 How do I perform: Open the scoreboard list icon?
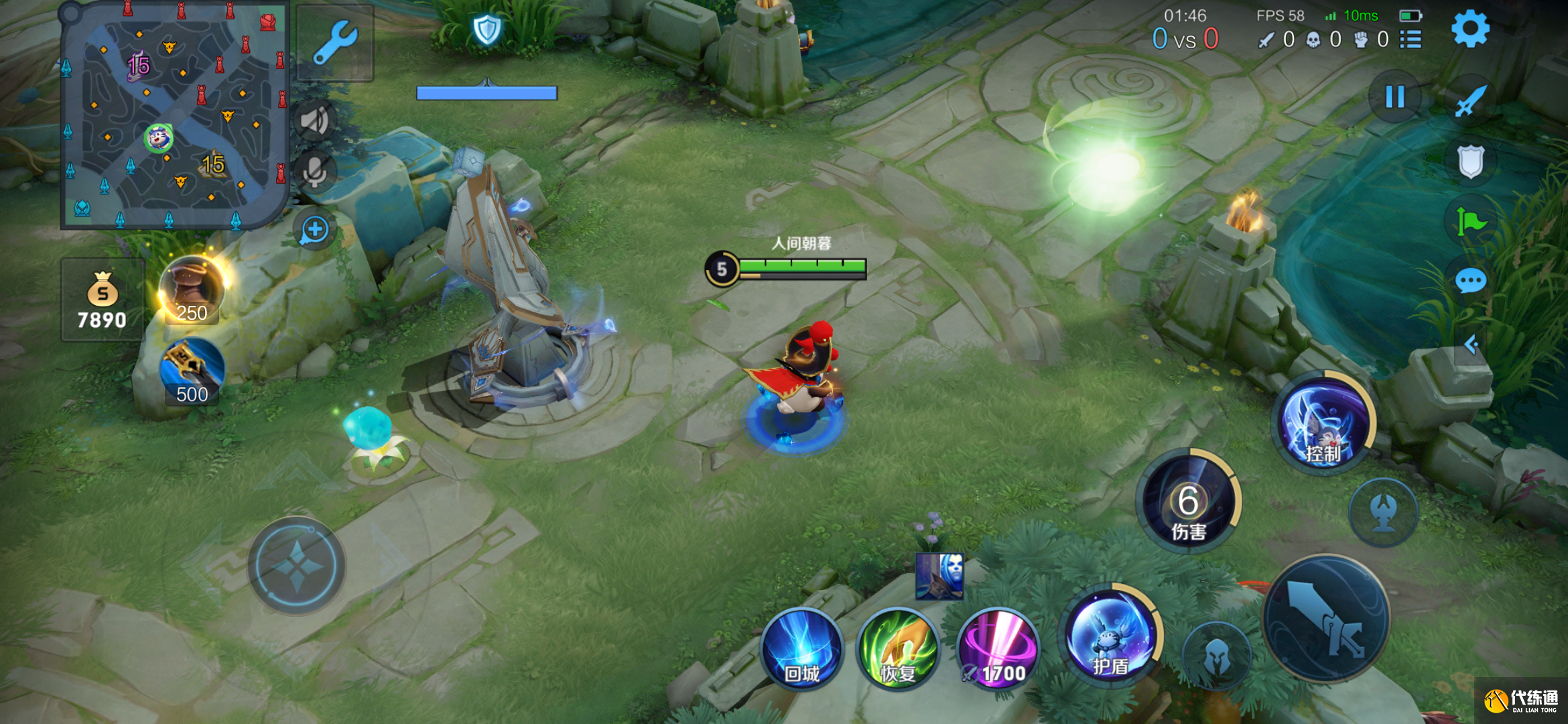[1411, 40]
